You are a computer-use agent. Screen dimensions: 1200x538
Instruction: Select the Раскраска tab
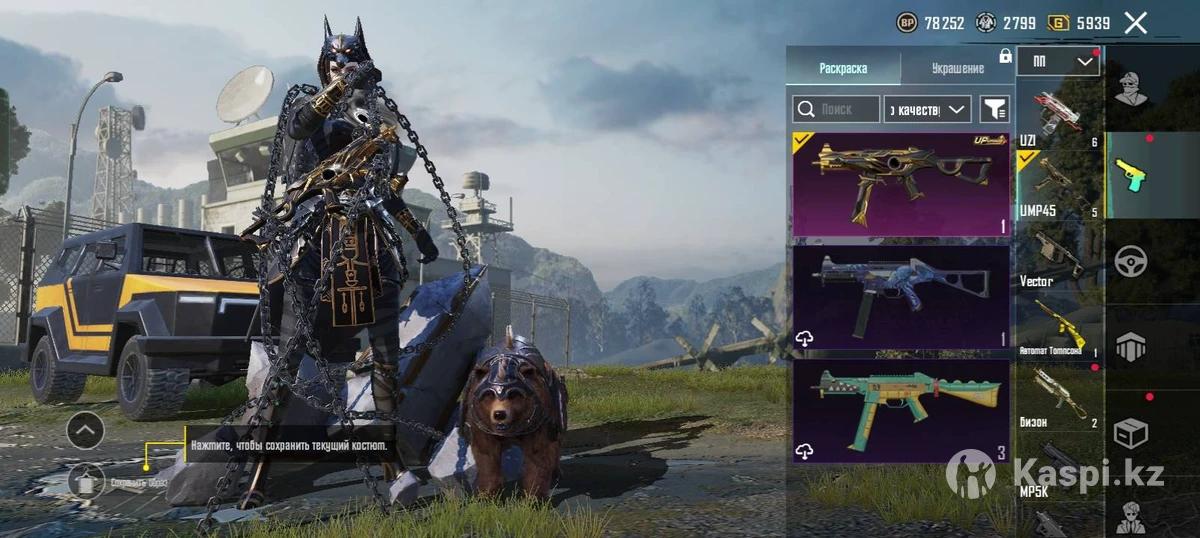843,68
